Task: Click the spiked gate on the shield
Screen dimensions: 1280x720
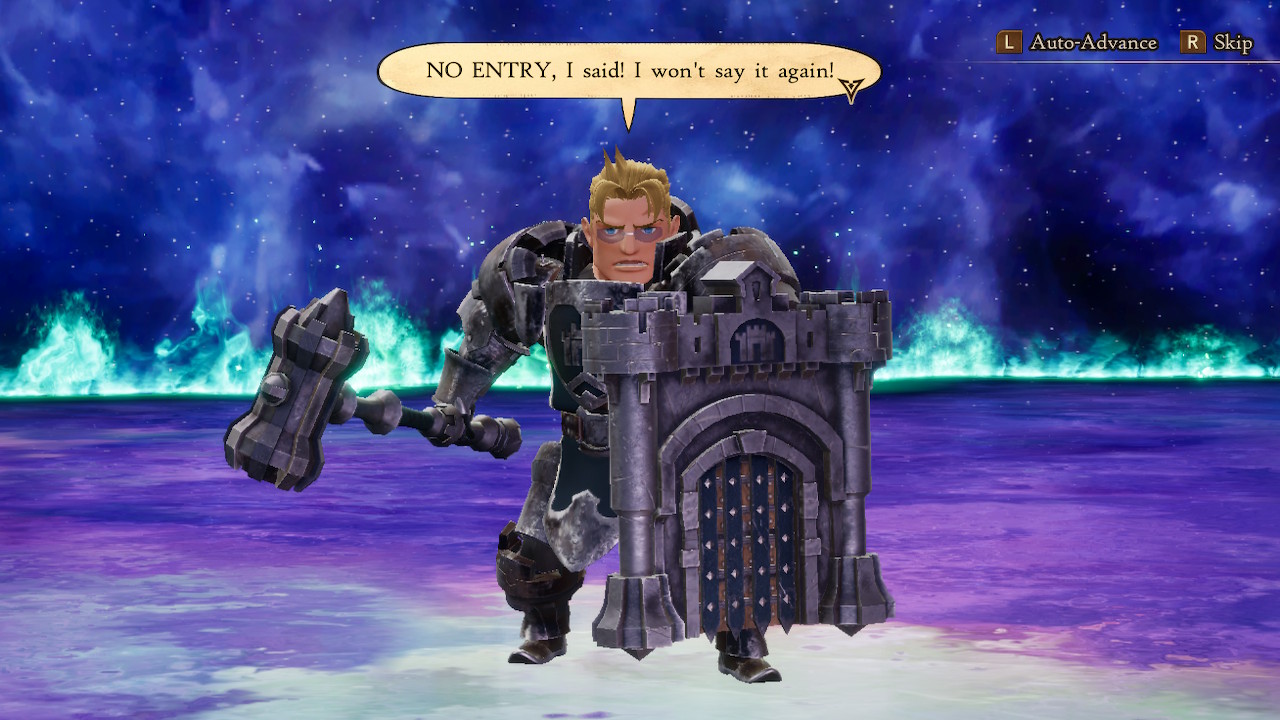Action: tap(745, 545)
